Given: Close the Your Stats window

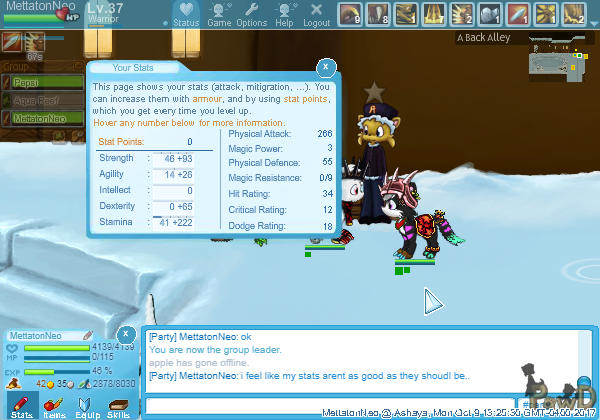Looking at the screenshot, I should pyautogui.click(x=325, y=67).
